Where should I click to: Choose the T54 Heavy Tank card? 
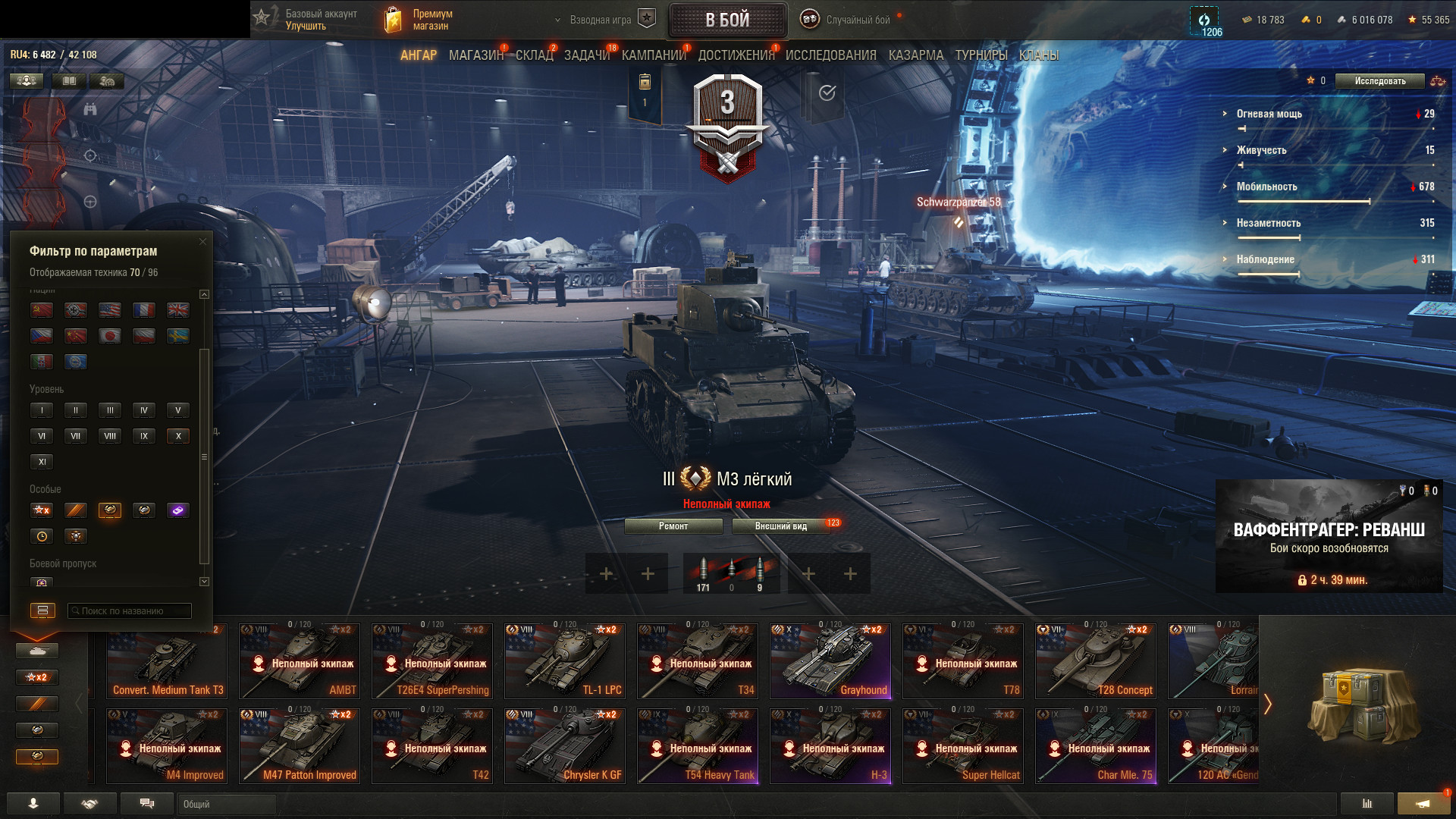tap(698, 746)
